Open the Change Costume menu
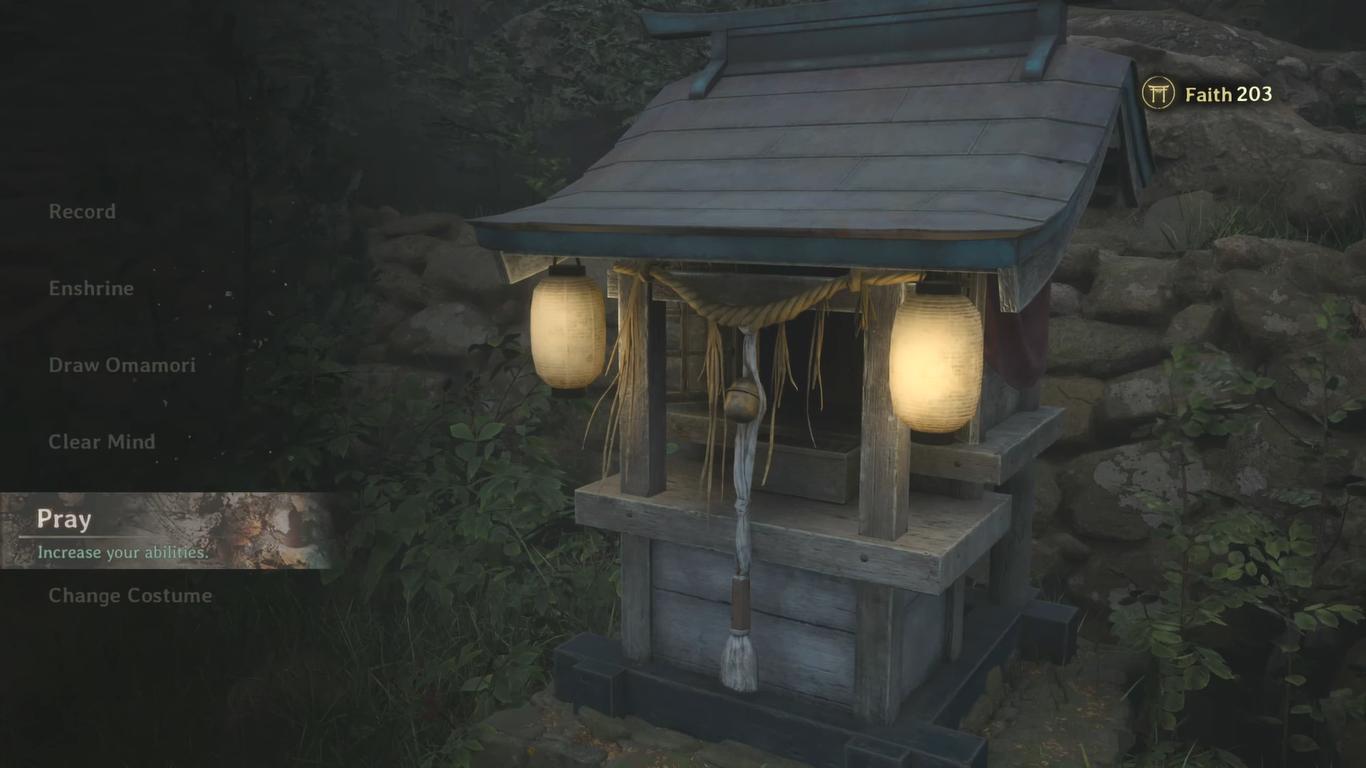 pyautogui.click(x=130, y=596)
